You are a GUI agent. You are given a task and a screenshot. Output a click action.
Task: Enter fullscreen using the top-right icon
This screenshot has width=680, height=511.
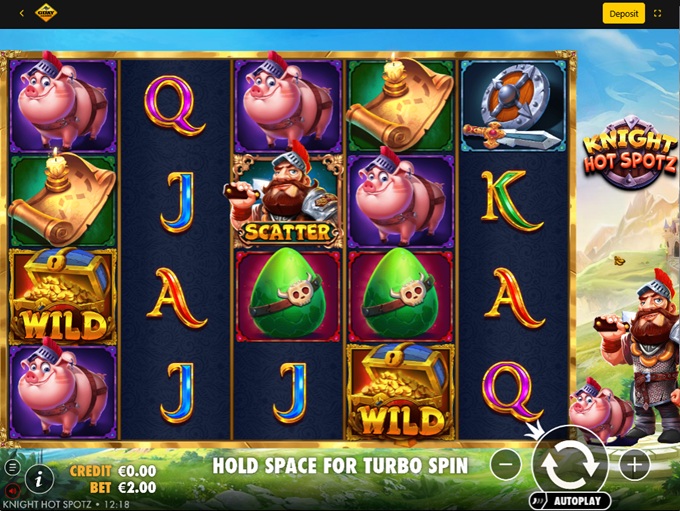tap(658, 14)
